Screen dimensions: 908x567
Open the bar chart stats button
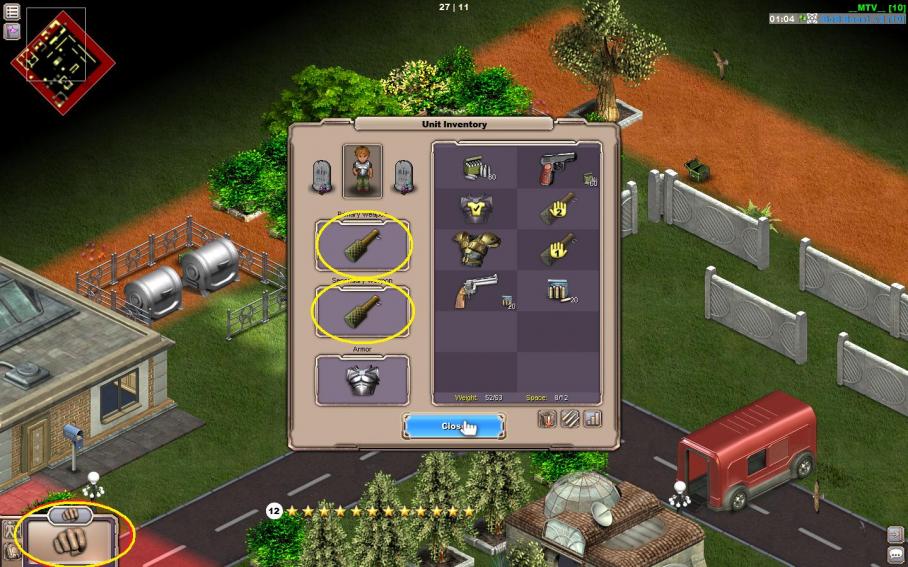(x=591, y=419)
